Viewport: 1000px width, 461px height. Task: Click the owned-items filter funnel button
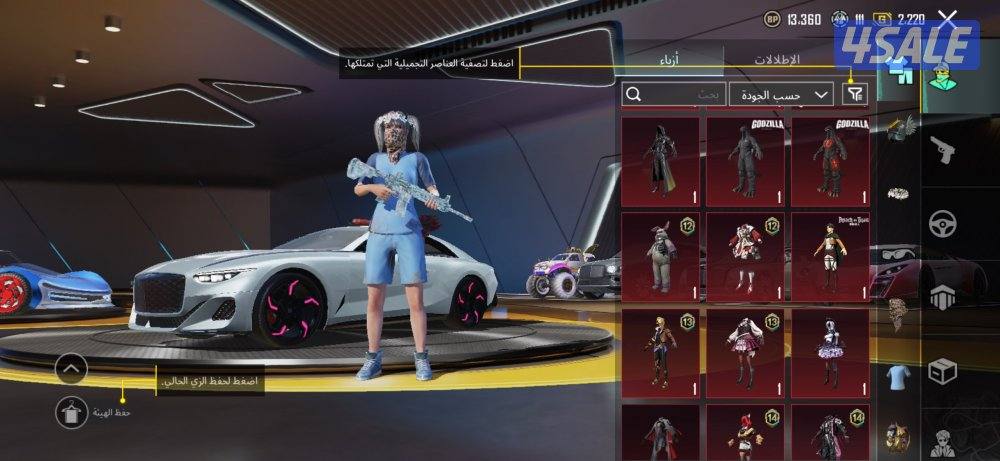pyautogui.click(x=854, y=94)
